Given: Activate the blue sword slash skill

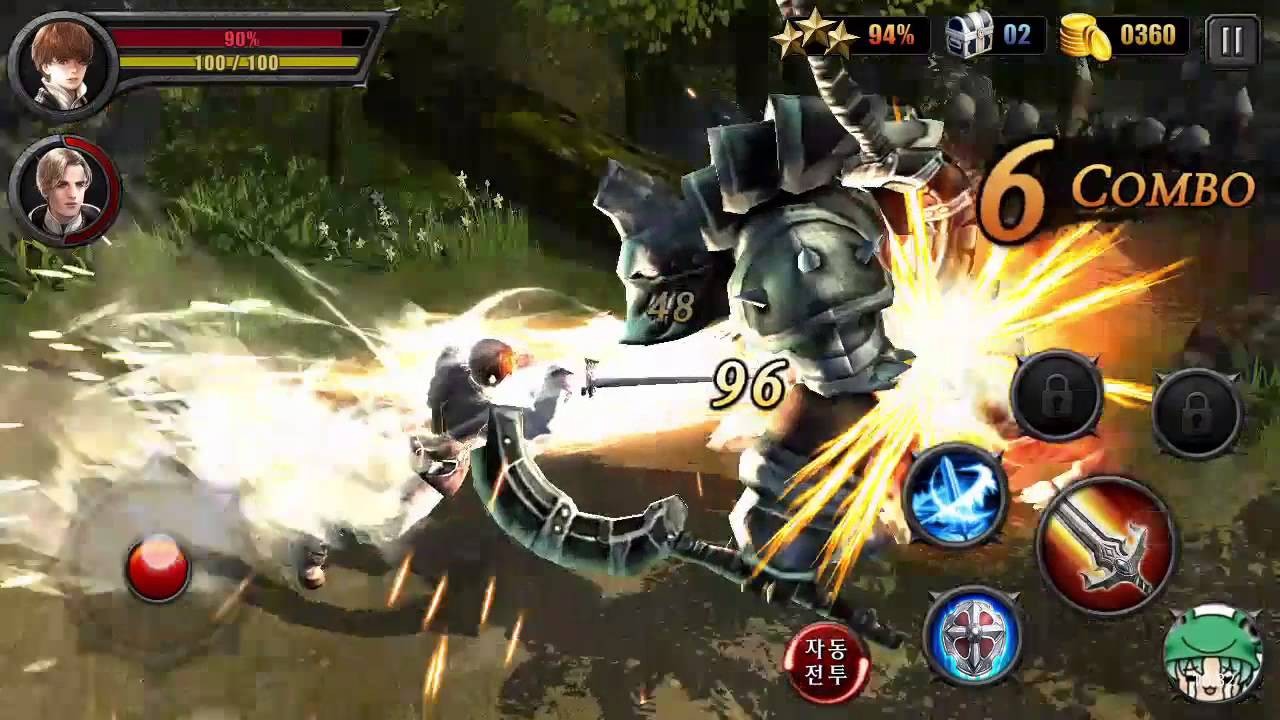Looking at the screenshot, I should pos(960,494).
